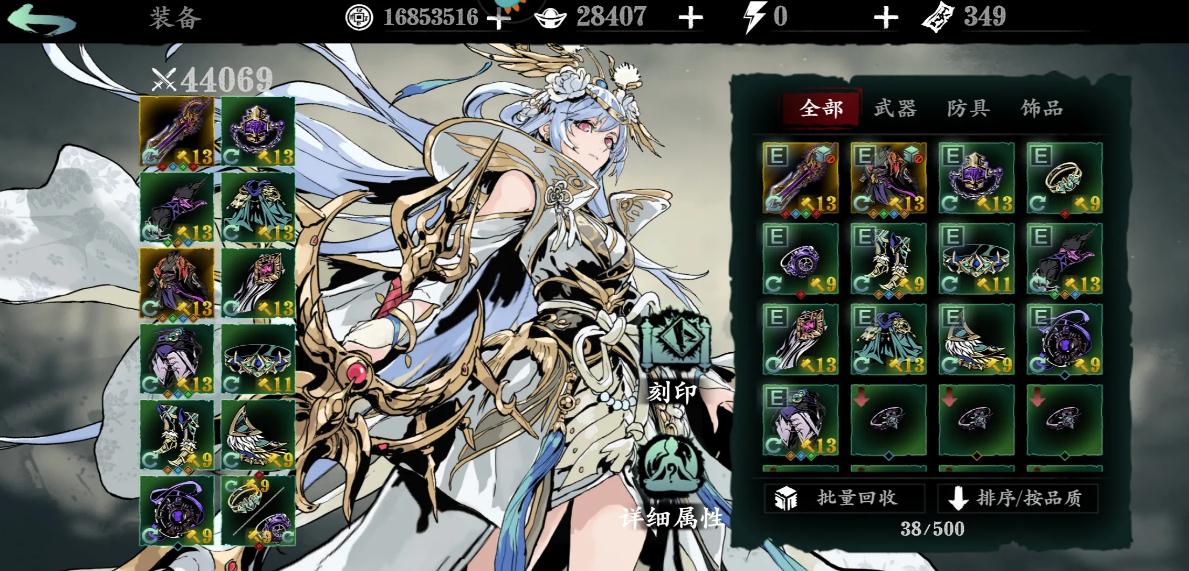This screenshot has width=1189, height=571.
Task: Go back using the arrow button
Action: 42,20
